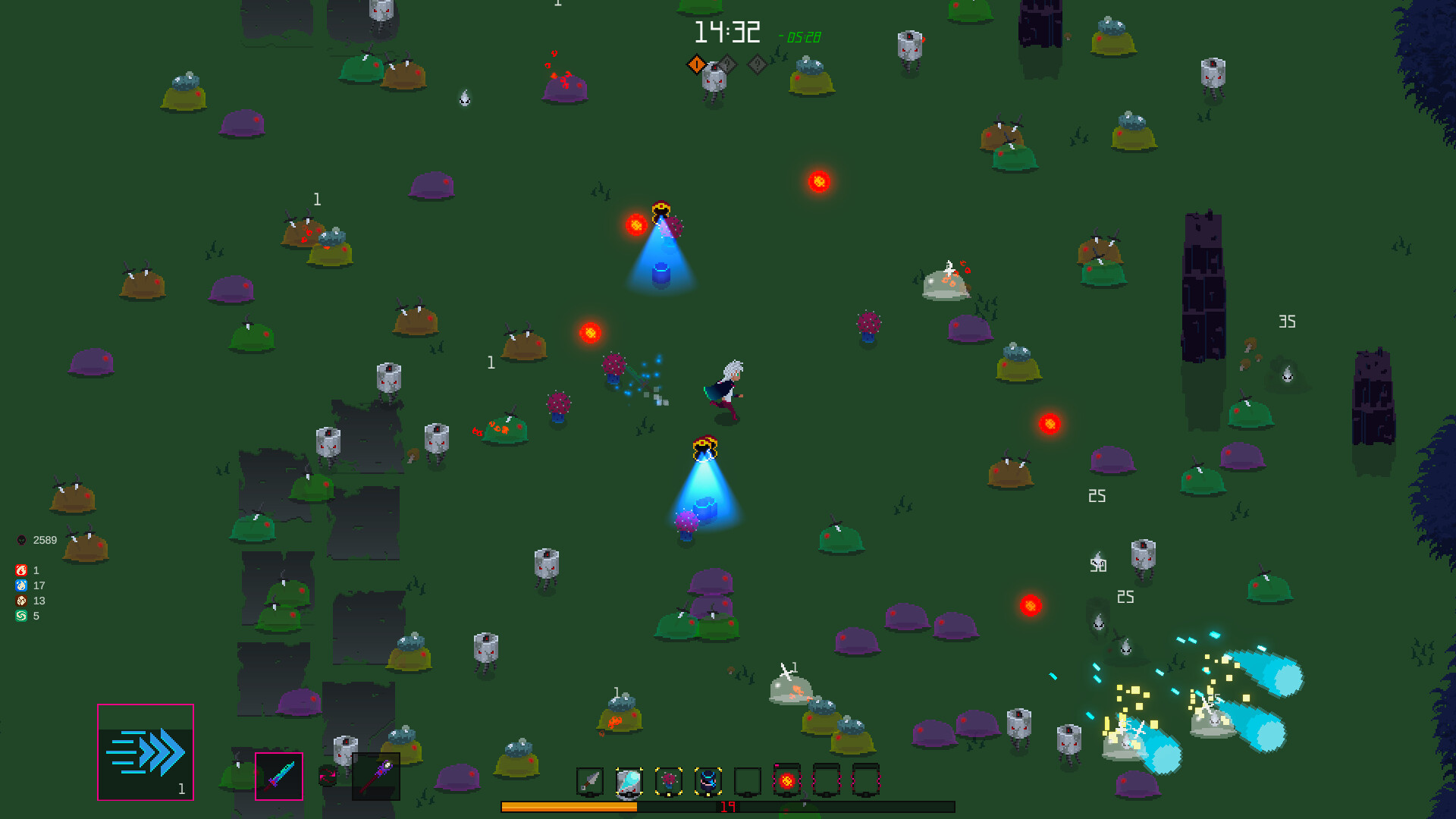Select the pink flower weapon slot
This screenshot has width=1456, height=819.
668,780
